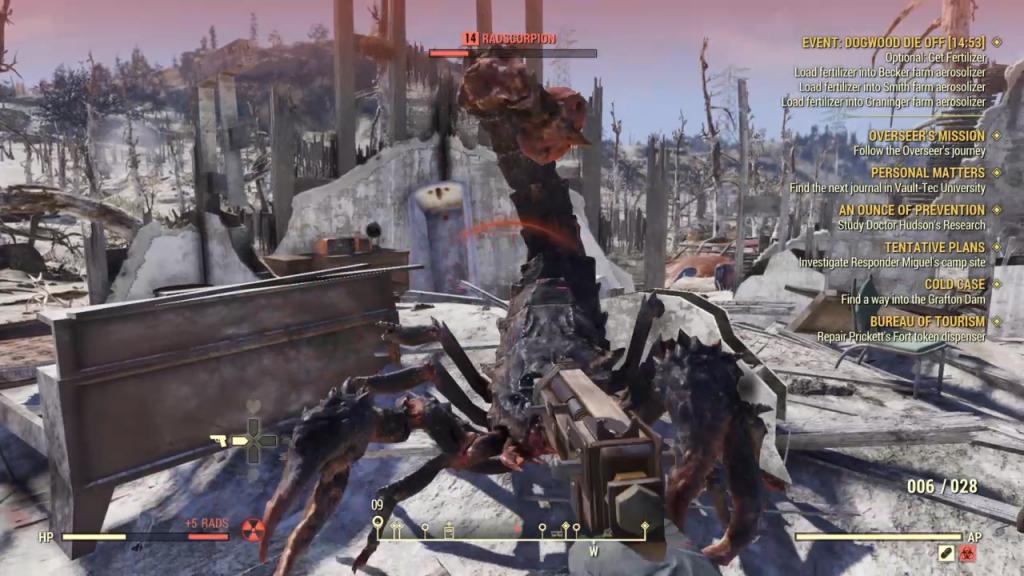This screenshot has height=576, width=1024.
Task: Click the directional favorites wheel cross
Action: tap(255, 441)
